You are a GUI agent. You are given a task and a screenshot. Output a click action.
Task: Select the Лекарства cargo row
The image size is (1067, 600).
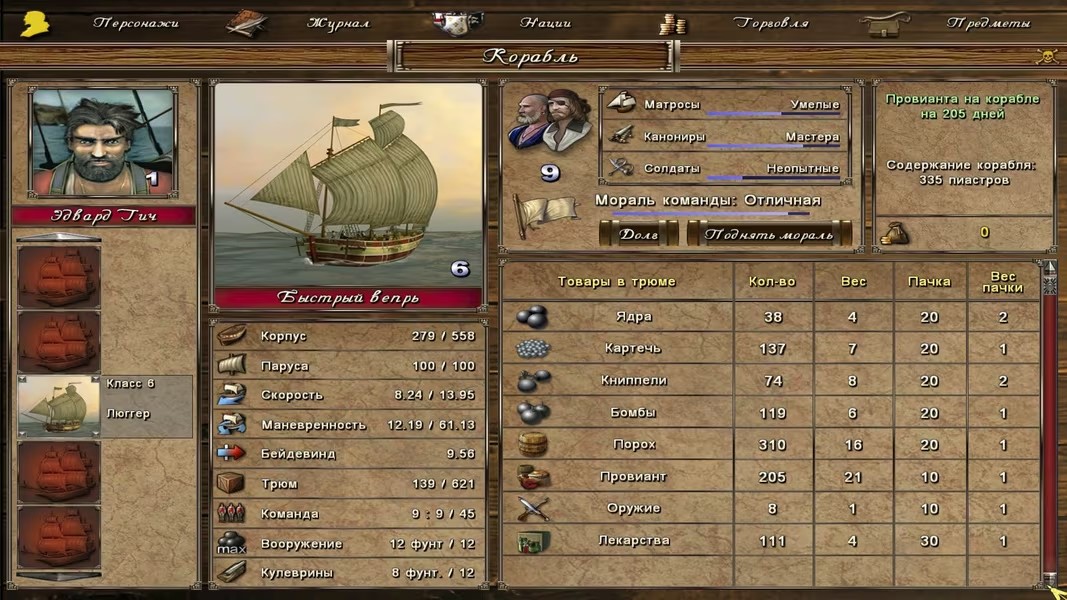click(x=634, y=541)
